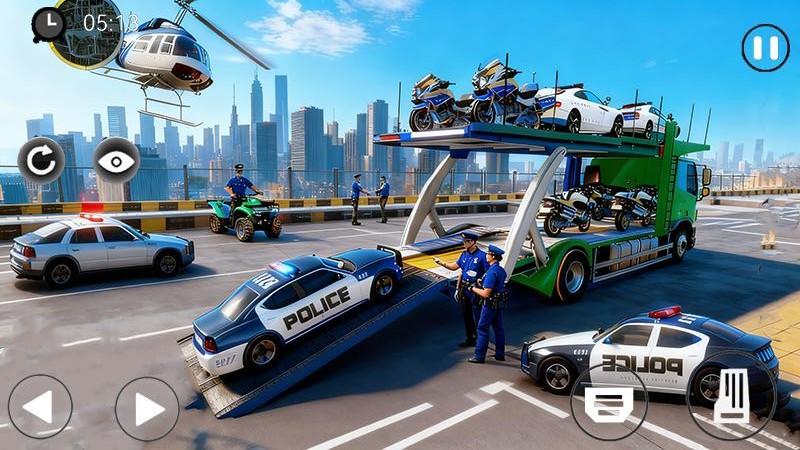Screen dimensions: 800x450
Task: Tap the circular reset arrow button
Action: (41, 160)
